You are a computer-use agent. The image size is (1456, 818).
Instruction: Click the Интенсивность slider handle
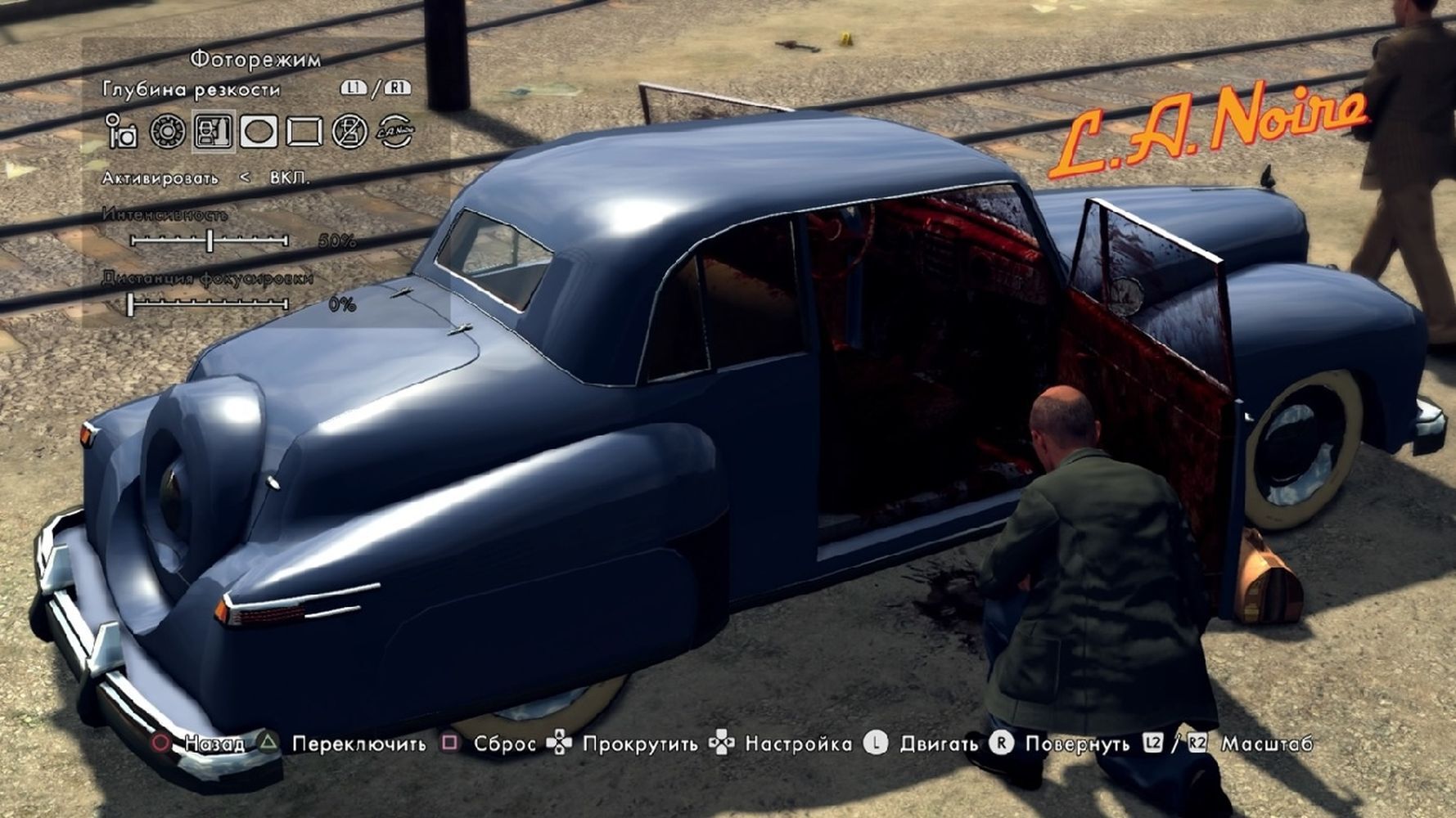[x=210, y=240]
